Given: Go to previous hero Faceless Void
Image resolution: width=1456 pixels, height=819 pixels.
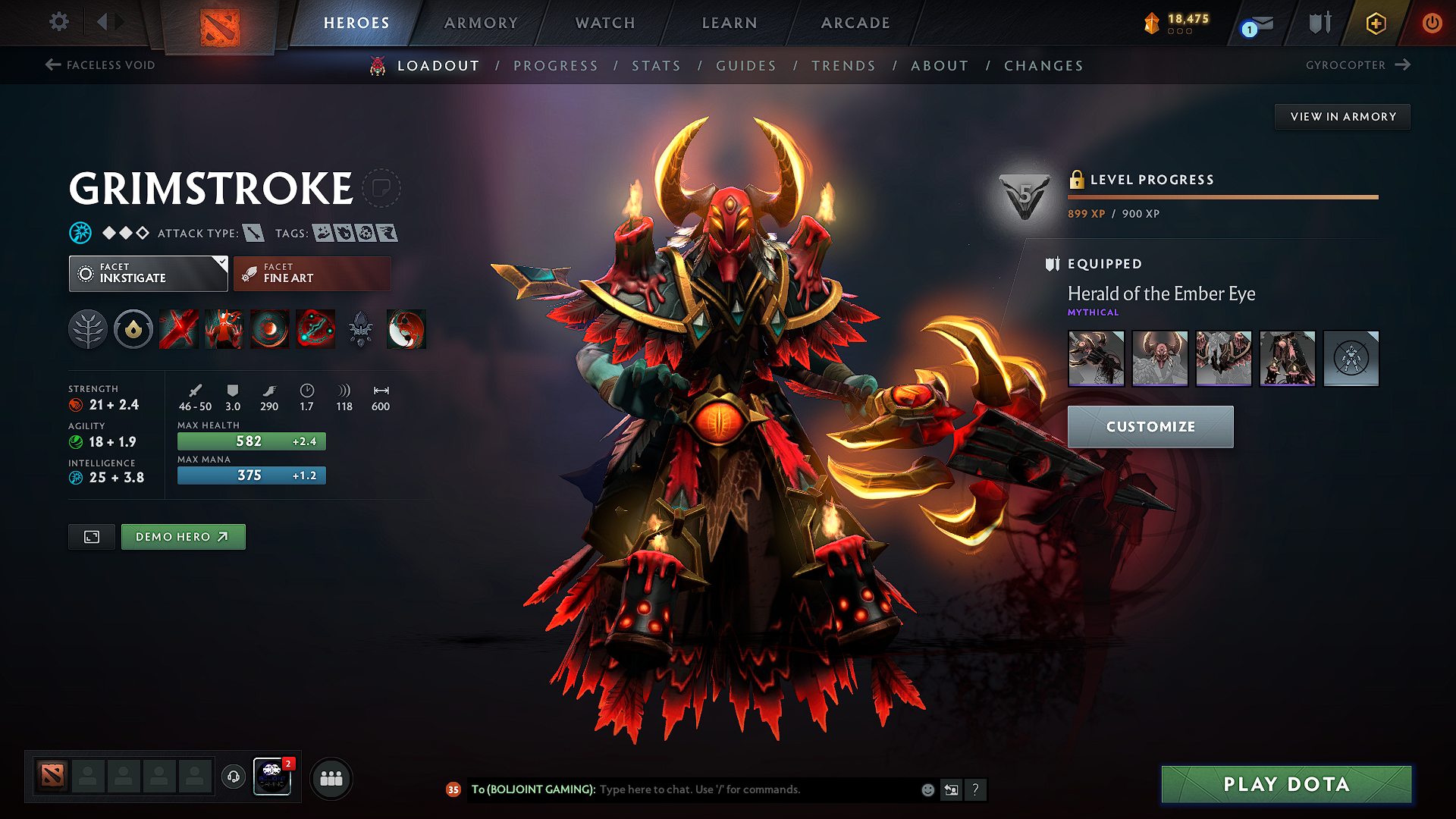Looking at the screenshot, I should [100, 65].
